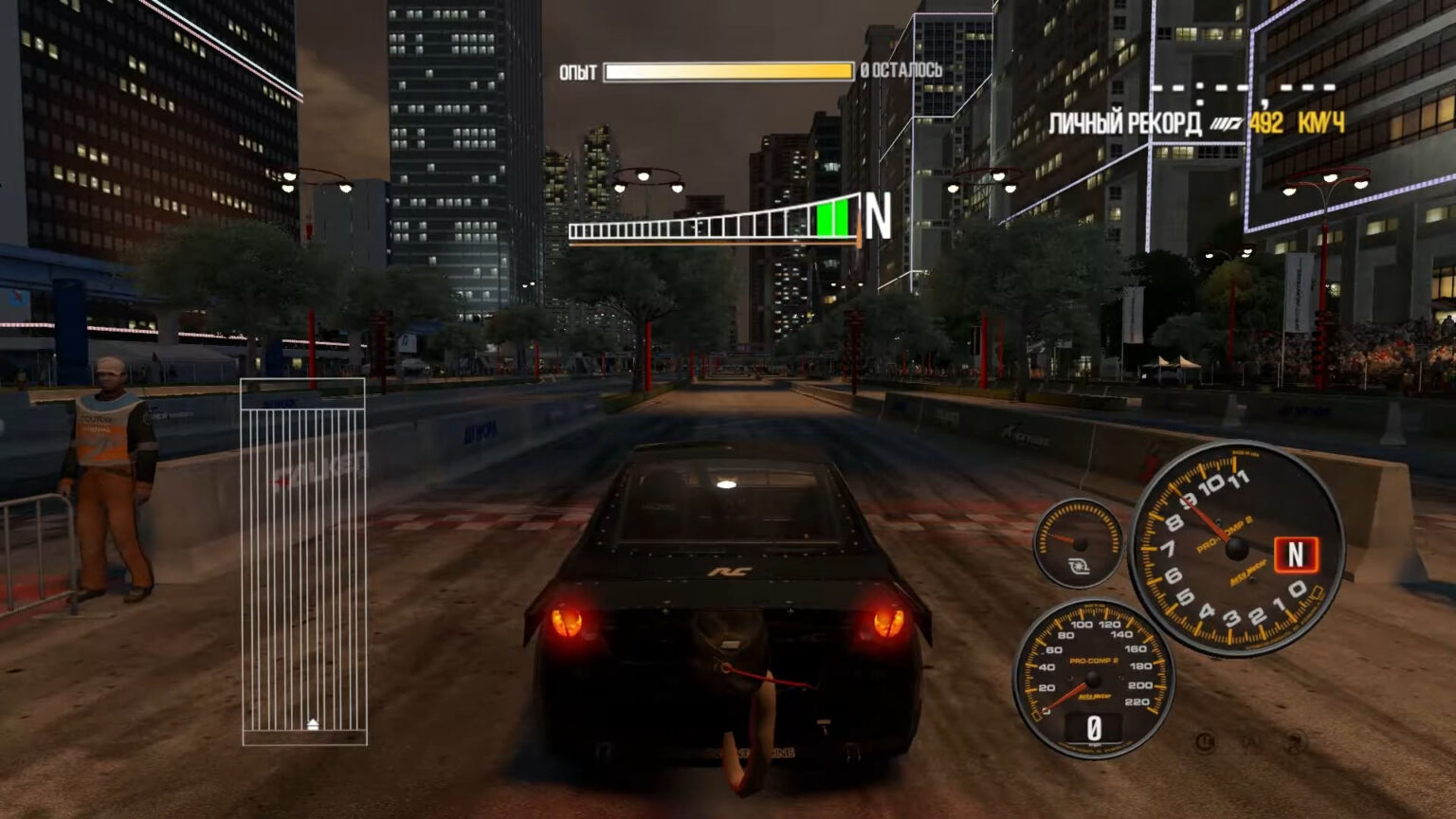Expand the vertical gear shift ladder on the left
The image size is (1456, 819).
click(x=301, y=559)
